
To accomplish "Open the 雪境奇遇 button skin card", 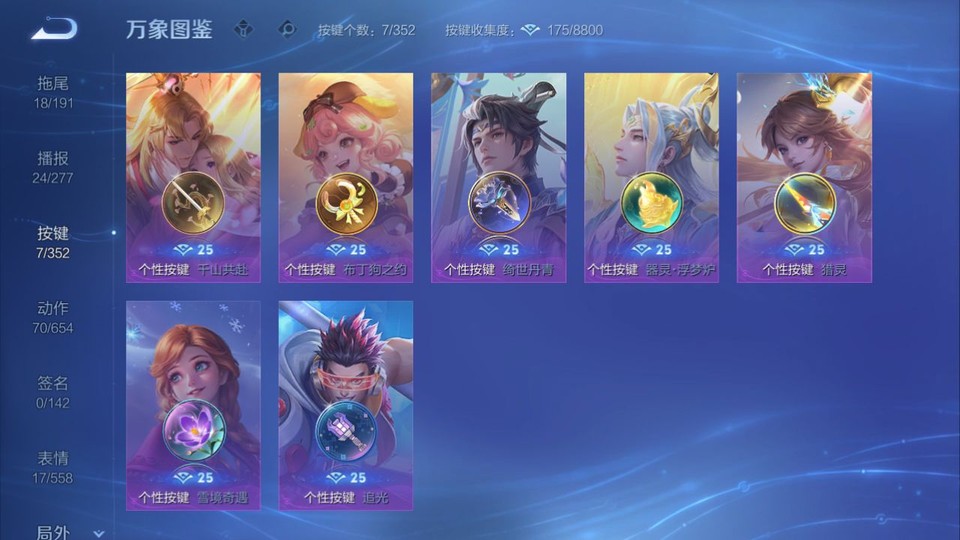I will tap(193, 405).
